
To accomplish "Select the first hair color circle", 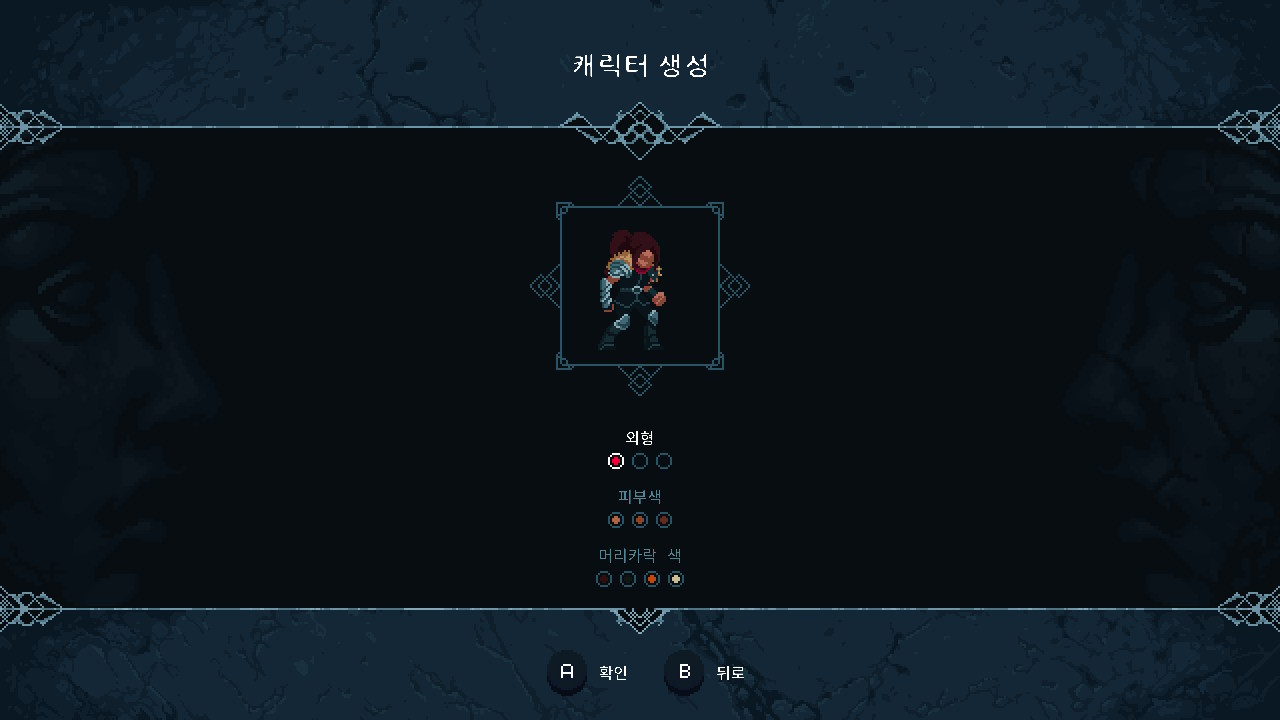I will (x=604, y=579).
